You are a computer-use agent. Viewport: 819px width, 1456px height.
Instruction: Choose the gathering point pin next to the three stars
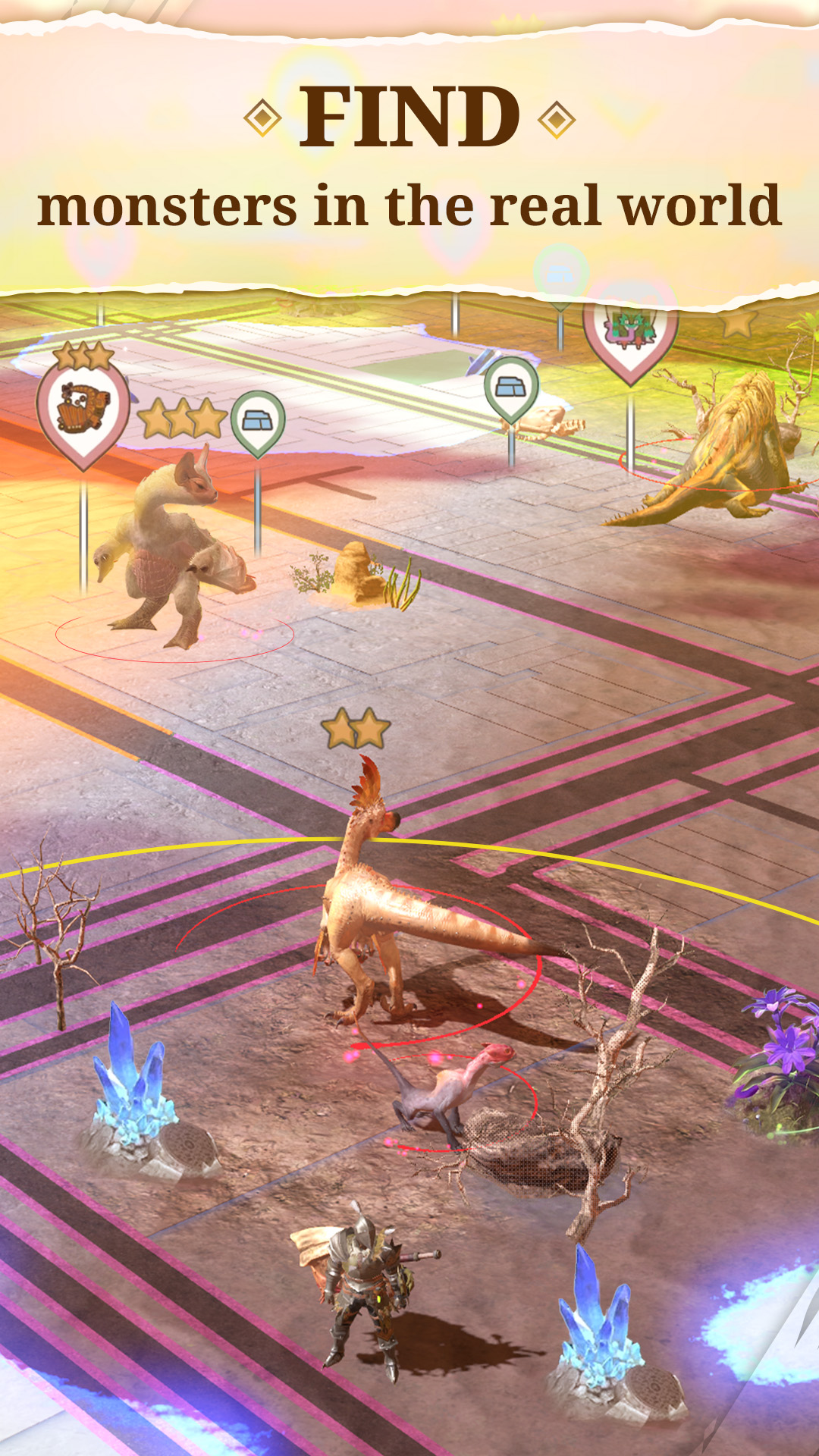click(258, 422)
